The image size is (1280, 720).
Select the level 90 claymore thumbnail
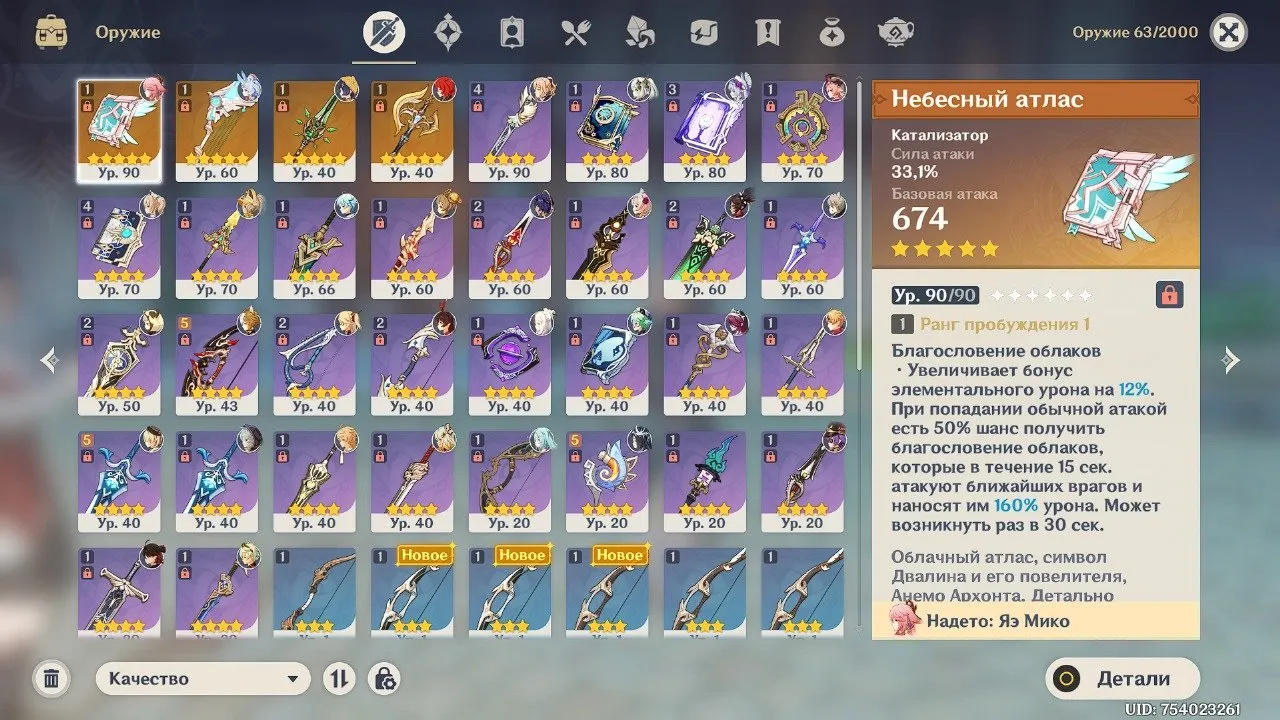click(509, 130)
